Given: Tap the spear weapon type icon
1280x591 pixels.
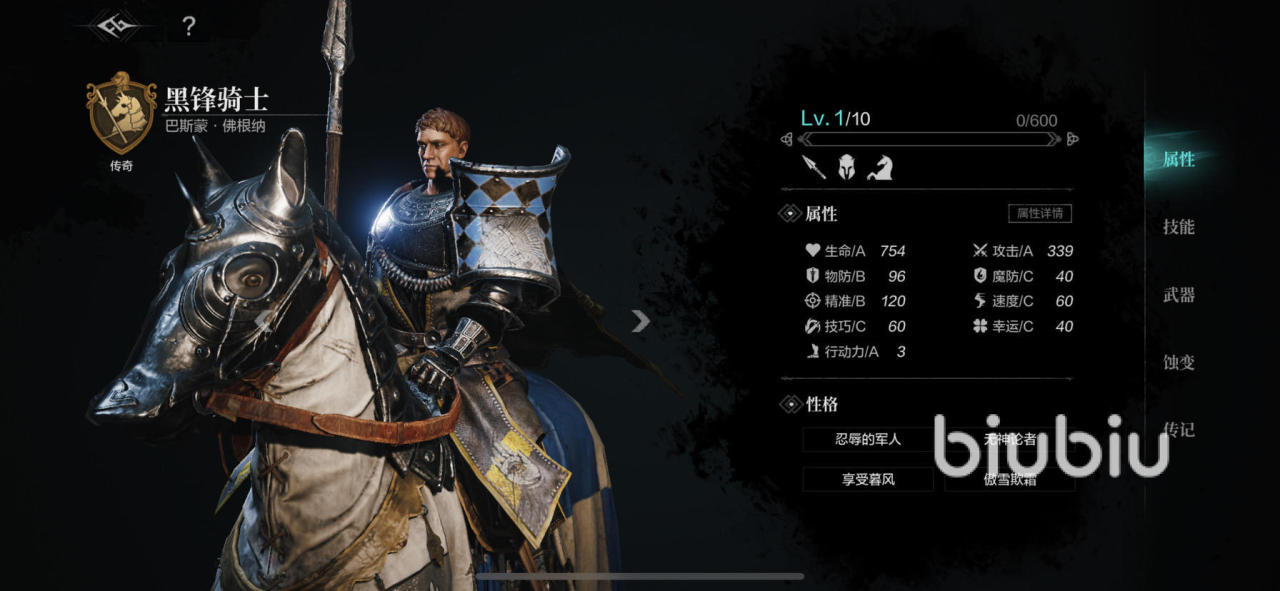Looking at the screenshot, I should [x=814, y=167].
